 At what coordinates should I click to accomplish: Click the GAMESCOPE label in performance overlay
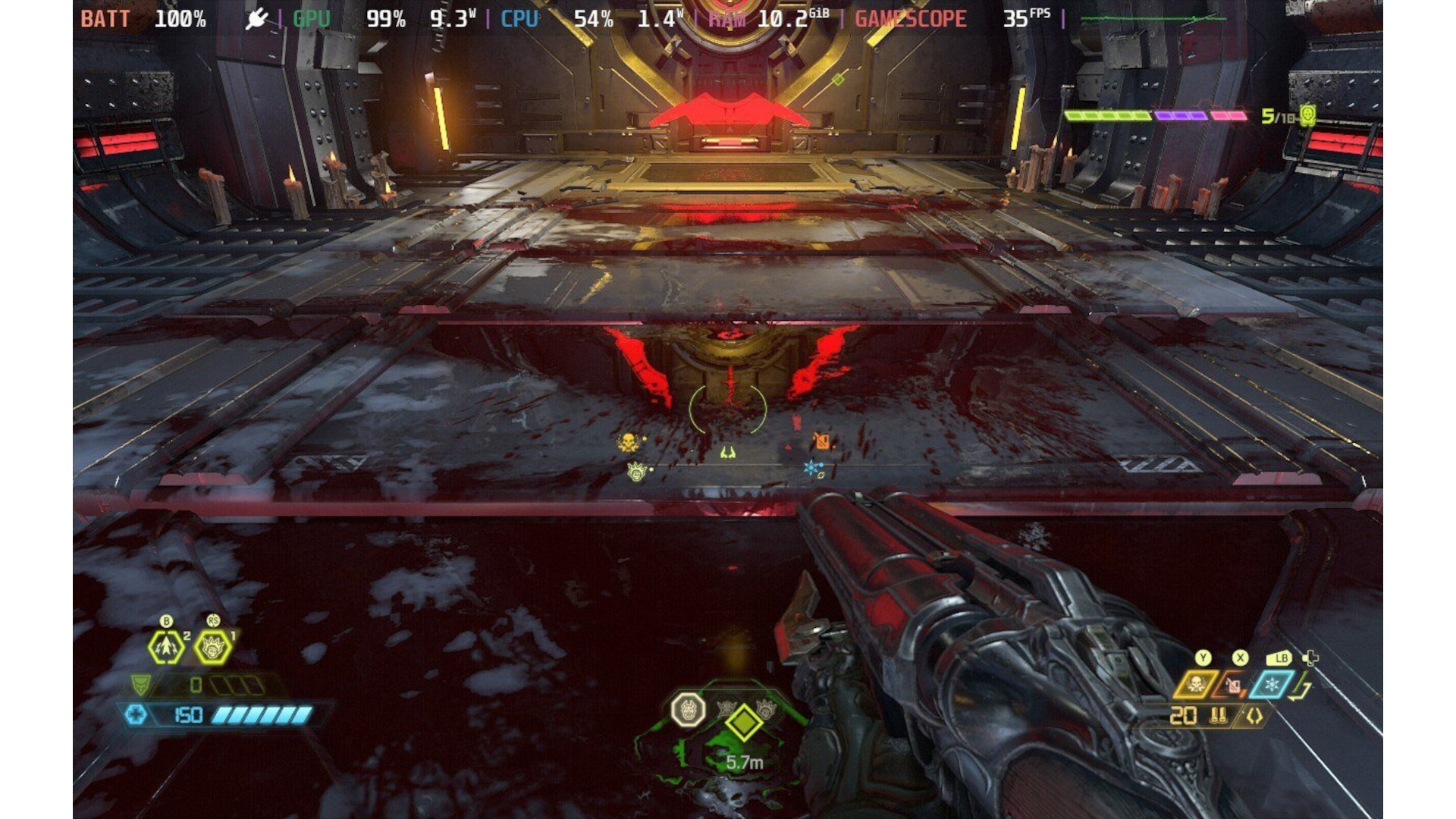910,19
